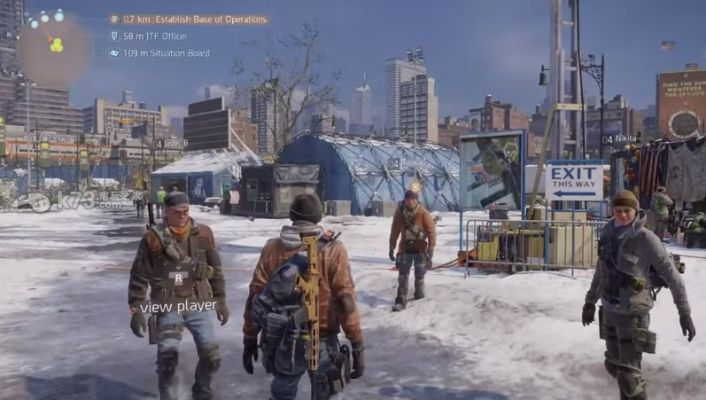The height and width of the screenshot is (400, 706).
Task: Choose the Situation Board waypoint entry
Action: (x=165, y=53)
